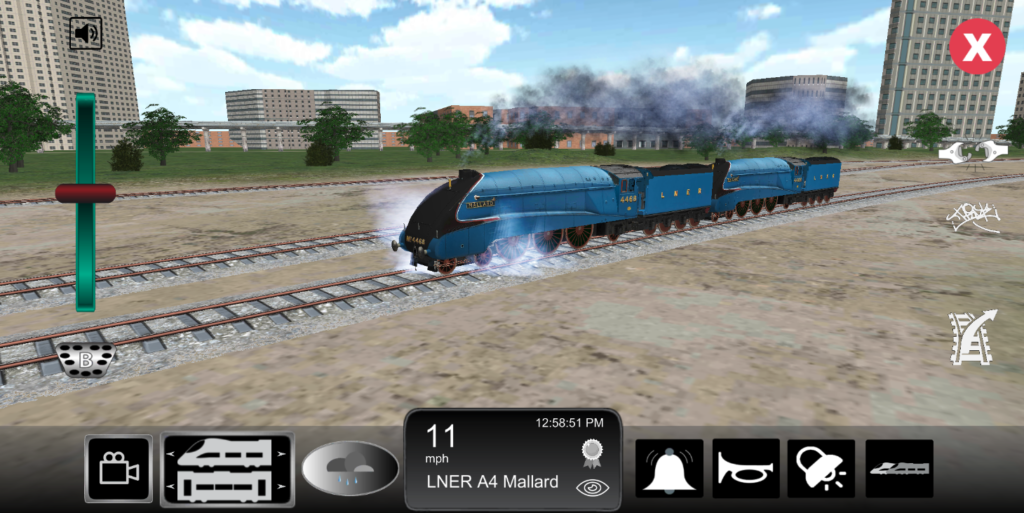
Task: Switch the camera view
Action: point(119,469)
